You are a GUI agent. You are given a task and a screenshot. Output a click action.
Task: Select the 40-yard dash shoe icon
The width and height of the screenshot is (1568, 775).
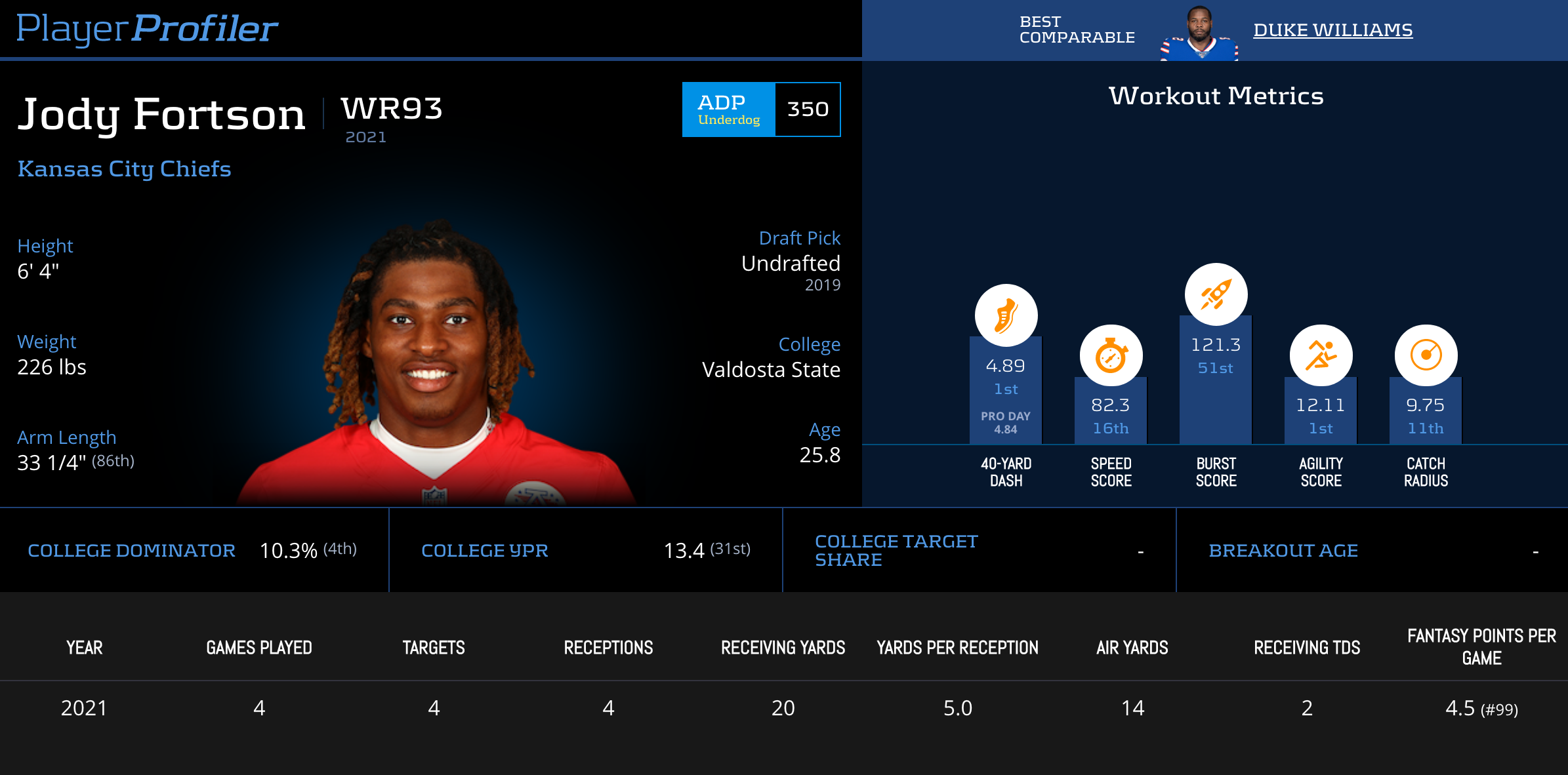click(1006, 315)
